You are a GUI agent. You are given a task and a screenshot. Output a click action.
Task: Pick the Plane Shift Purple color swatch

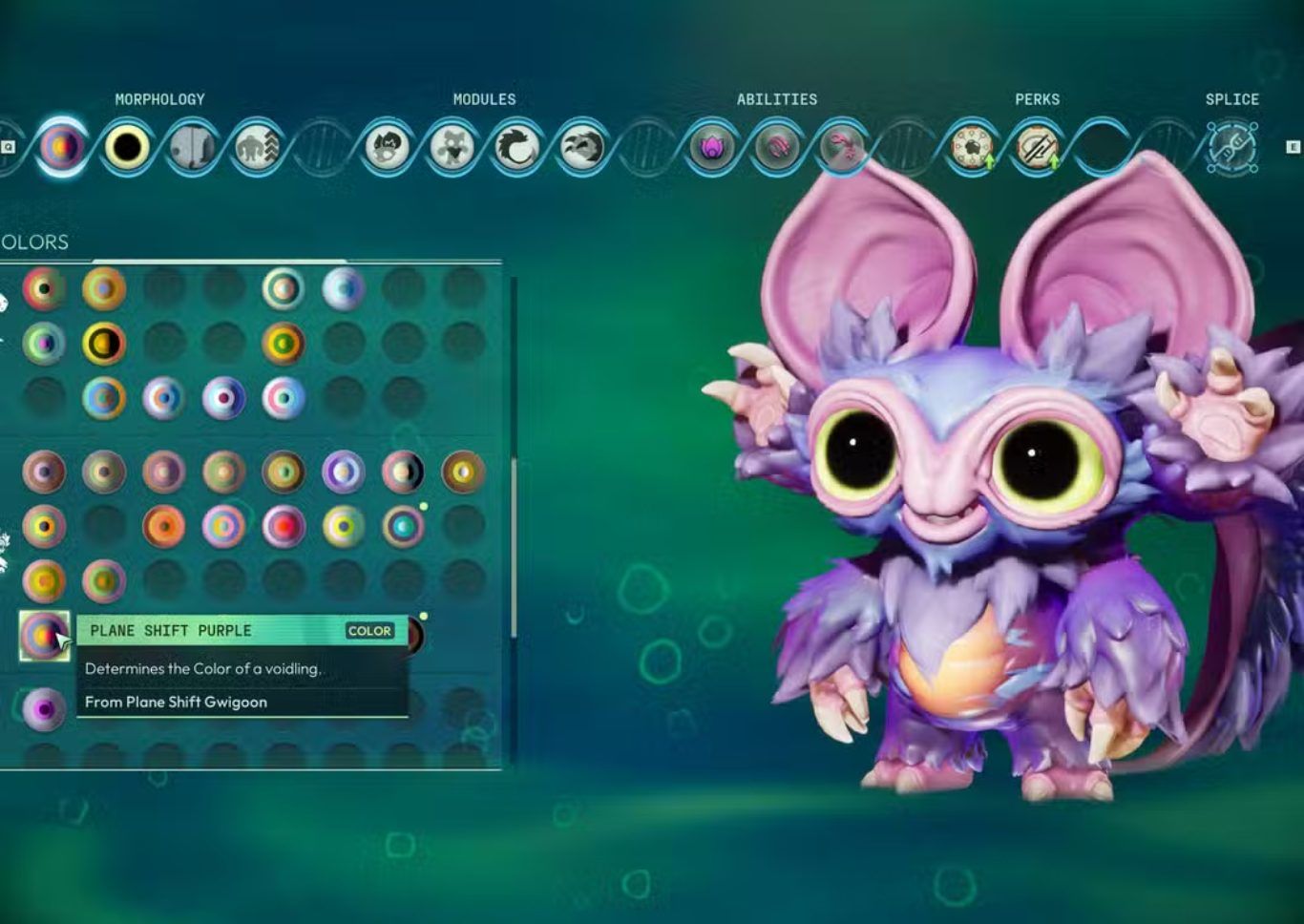pyautogui.click(x=44, y=635)
